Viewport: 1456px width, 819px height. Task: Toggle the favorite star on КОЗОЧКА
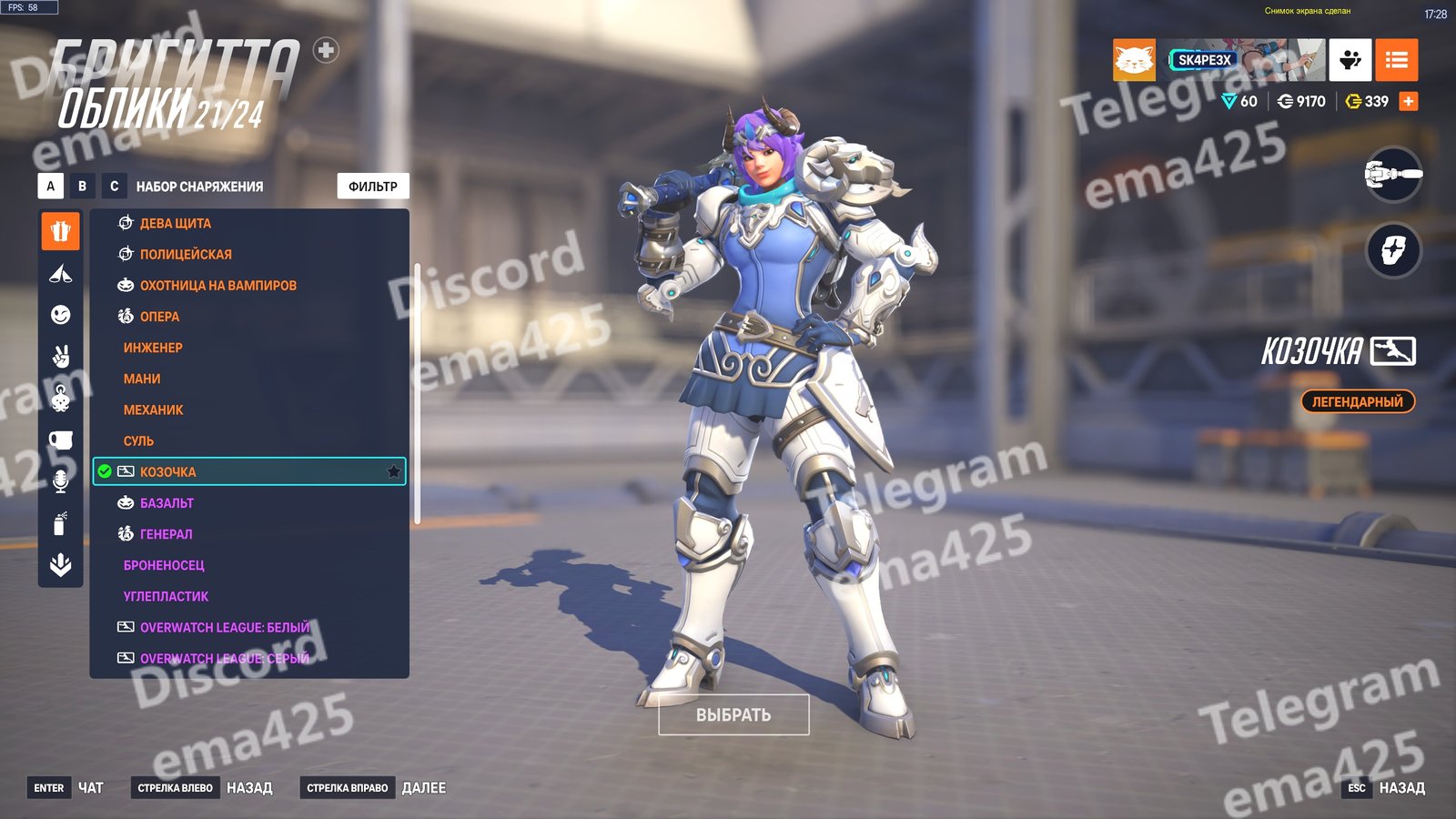pyautogui.click(x=393, y=471)
